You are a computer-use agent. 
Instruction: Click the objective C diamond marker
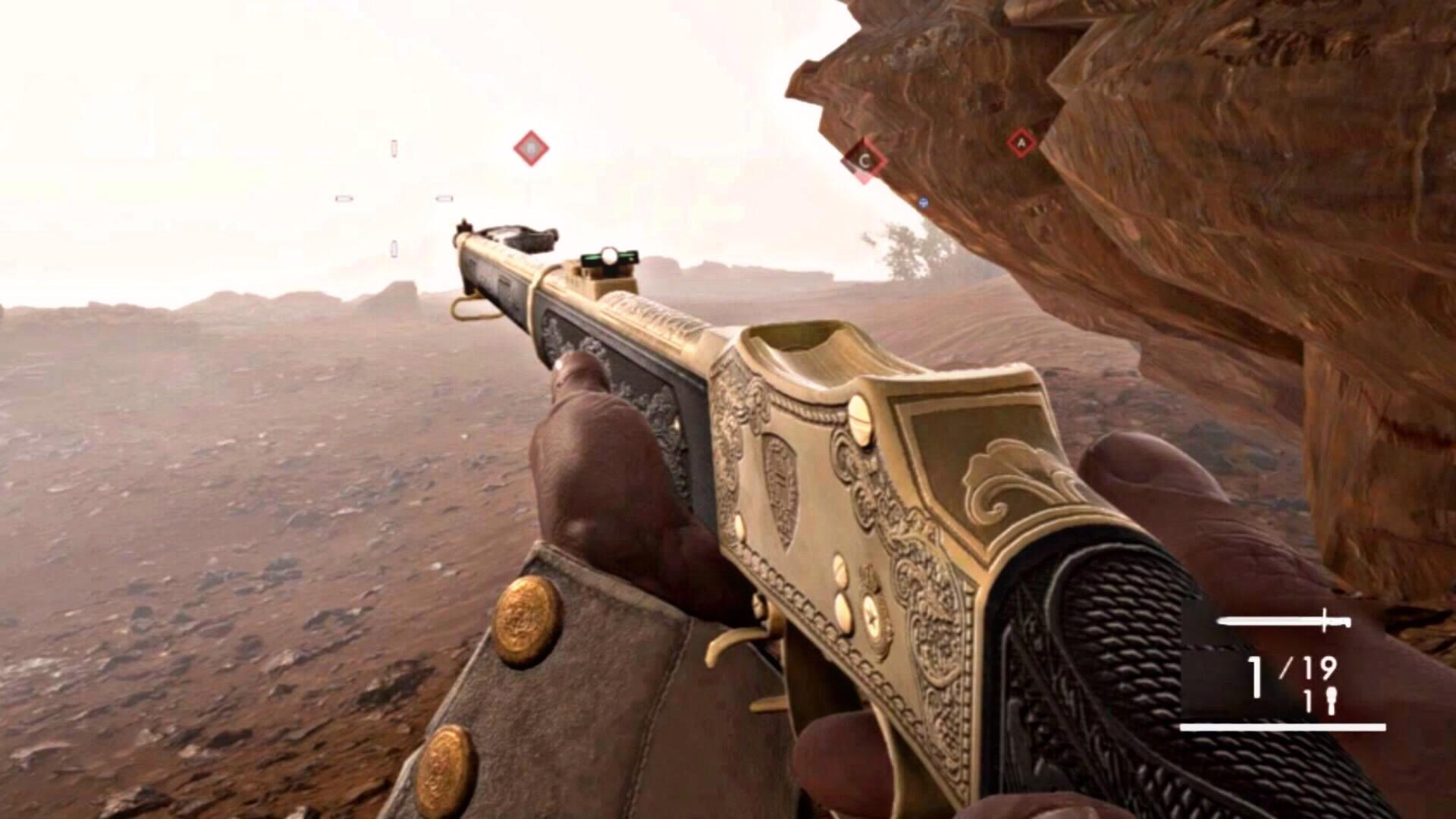coord(865,161)
